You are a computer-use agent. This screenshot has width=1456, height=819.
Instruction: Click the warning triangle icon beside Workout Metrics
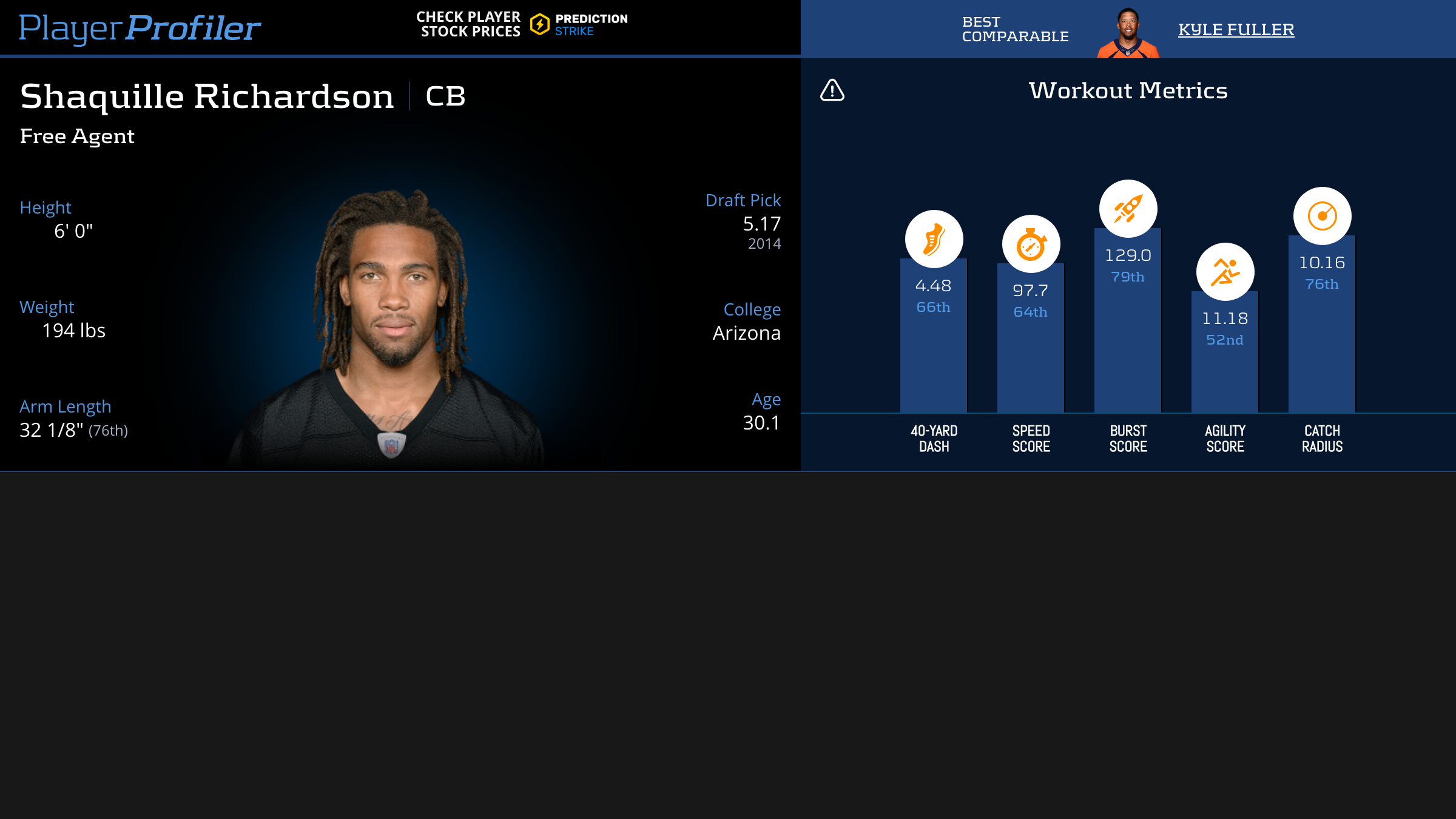coord(832,90)
